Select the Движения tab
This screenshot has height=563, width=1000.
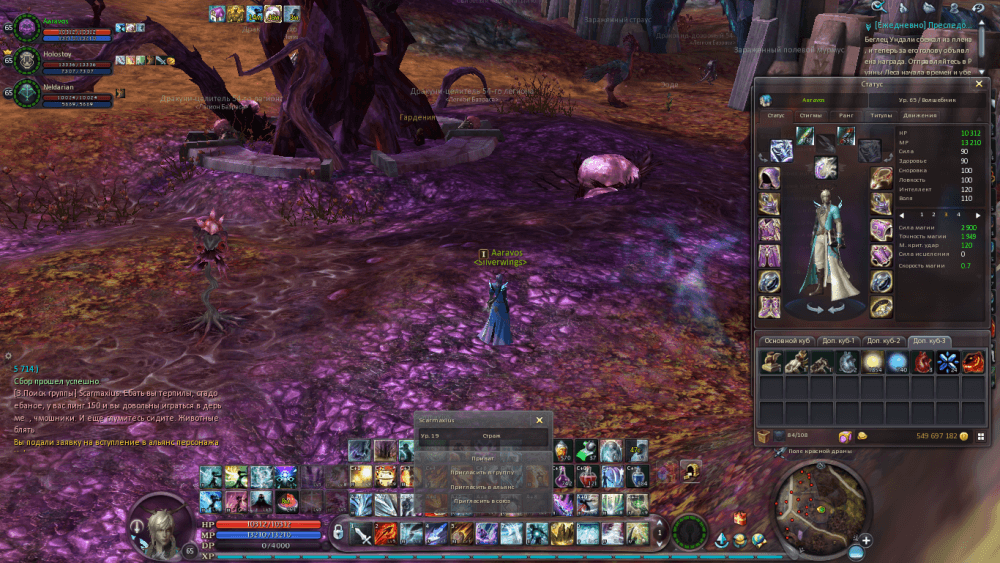(x=921, y=115)
